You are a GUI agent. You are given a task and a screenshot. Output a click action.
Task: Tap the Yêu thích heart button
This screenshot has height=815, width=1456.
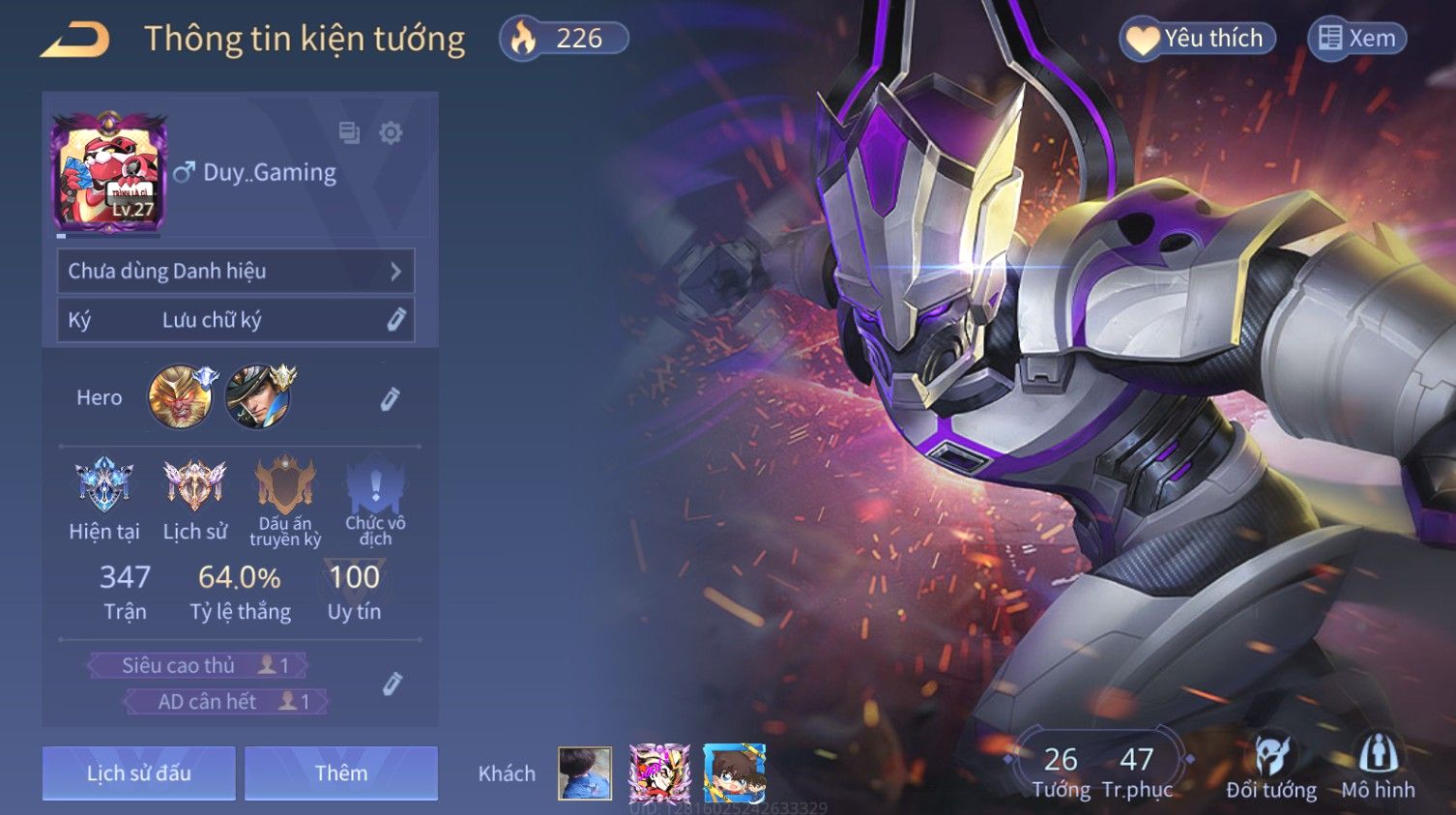pos(1197,39)
